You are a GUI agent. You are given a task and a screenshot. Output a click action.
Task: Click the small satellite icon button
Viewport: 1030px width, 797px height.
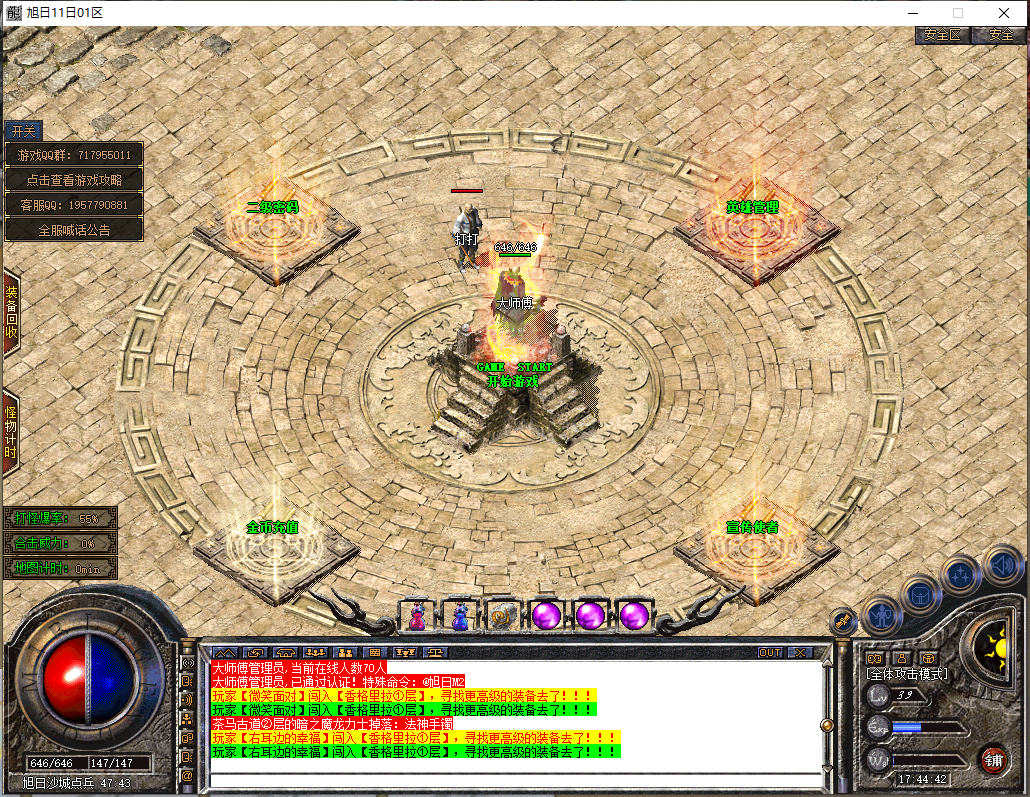coord(843,621)
